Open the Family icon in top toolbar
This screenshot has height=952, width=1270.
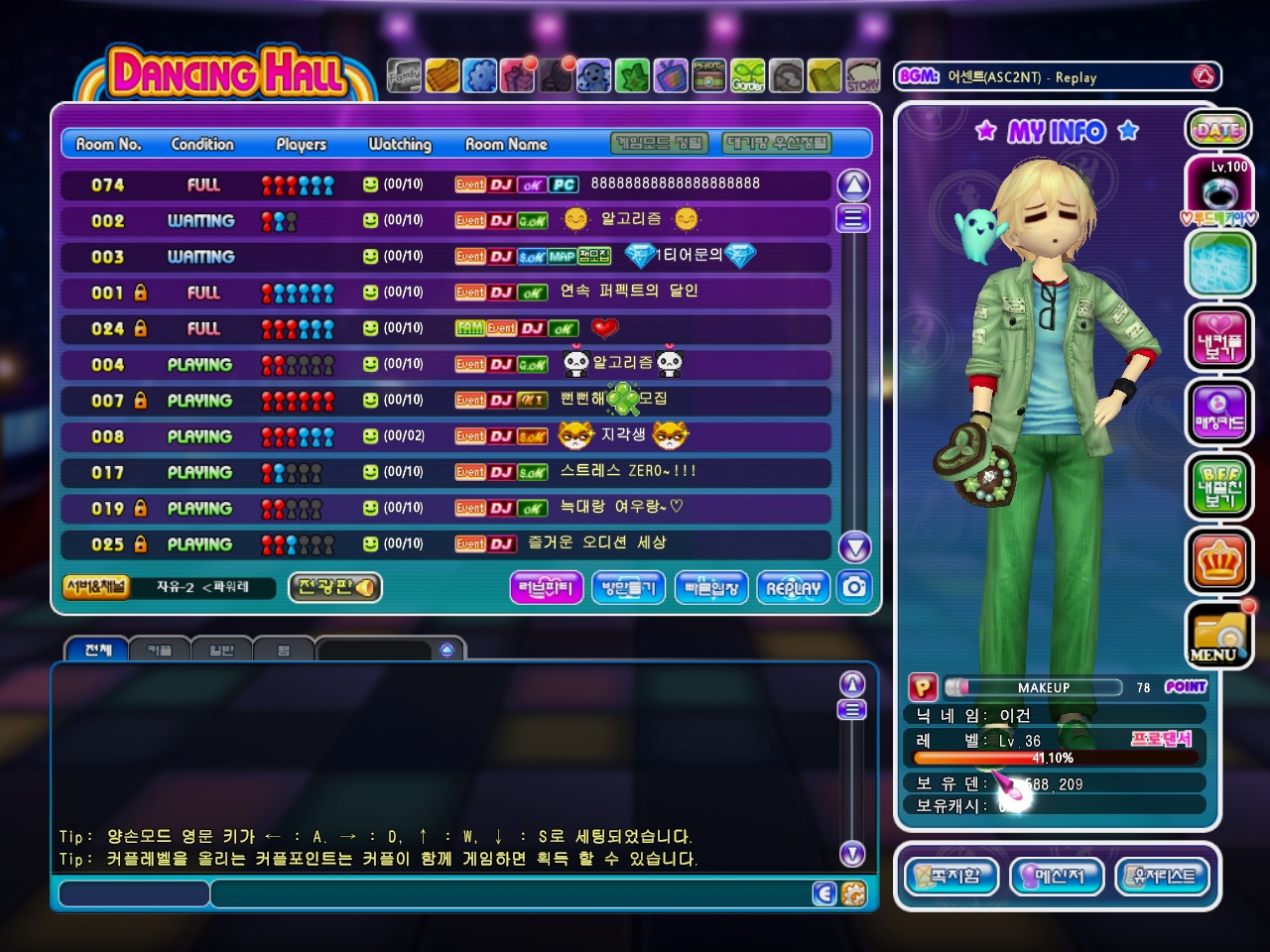click(x=404, y=75)
